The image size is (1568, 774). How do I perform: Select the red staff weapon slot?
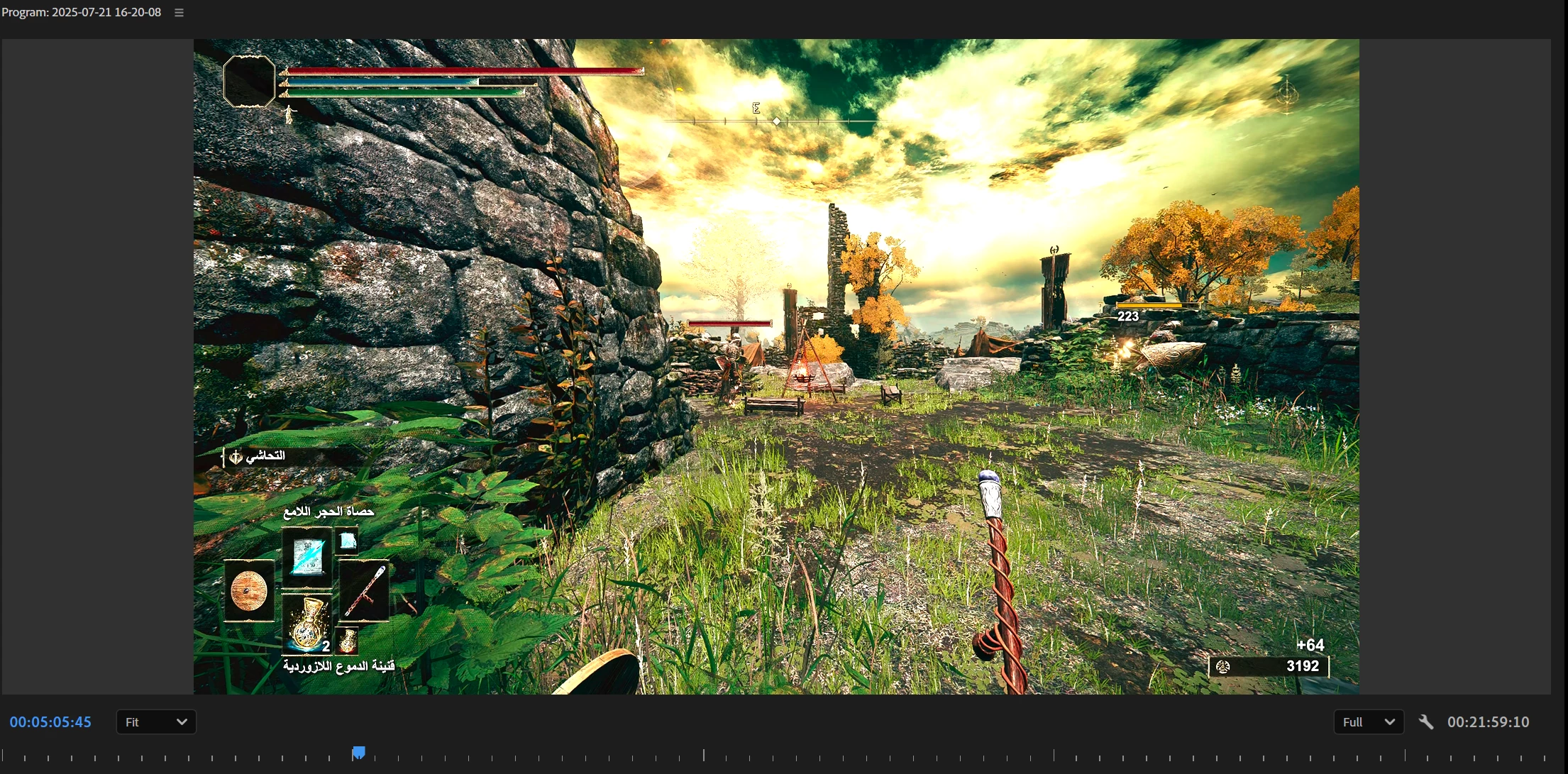[365, 590]
